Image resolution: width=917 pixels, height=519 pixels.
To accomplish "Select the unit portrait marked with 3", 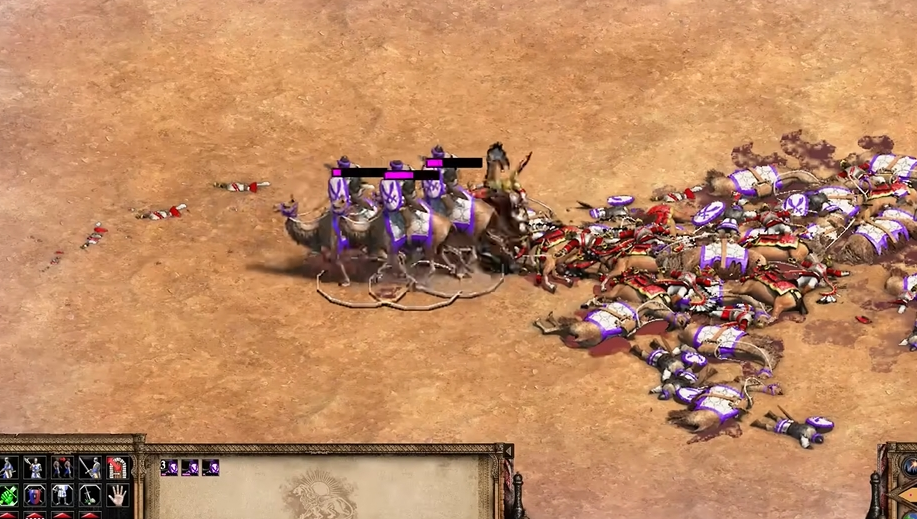I will click(169, 467).
